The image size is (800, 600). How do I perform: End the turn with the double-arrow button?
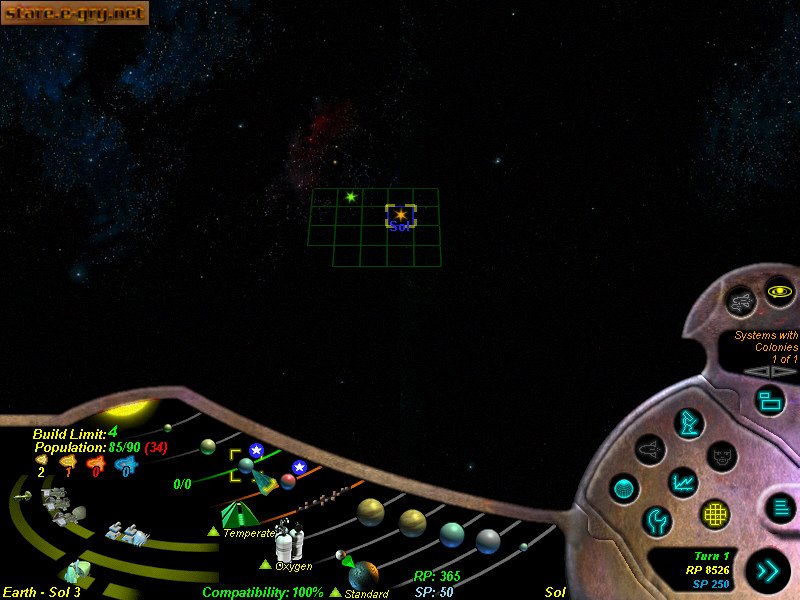tap(769, 571)
